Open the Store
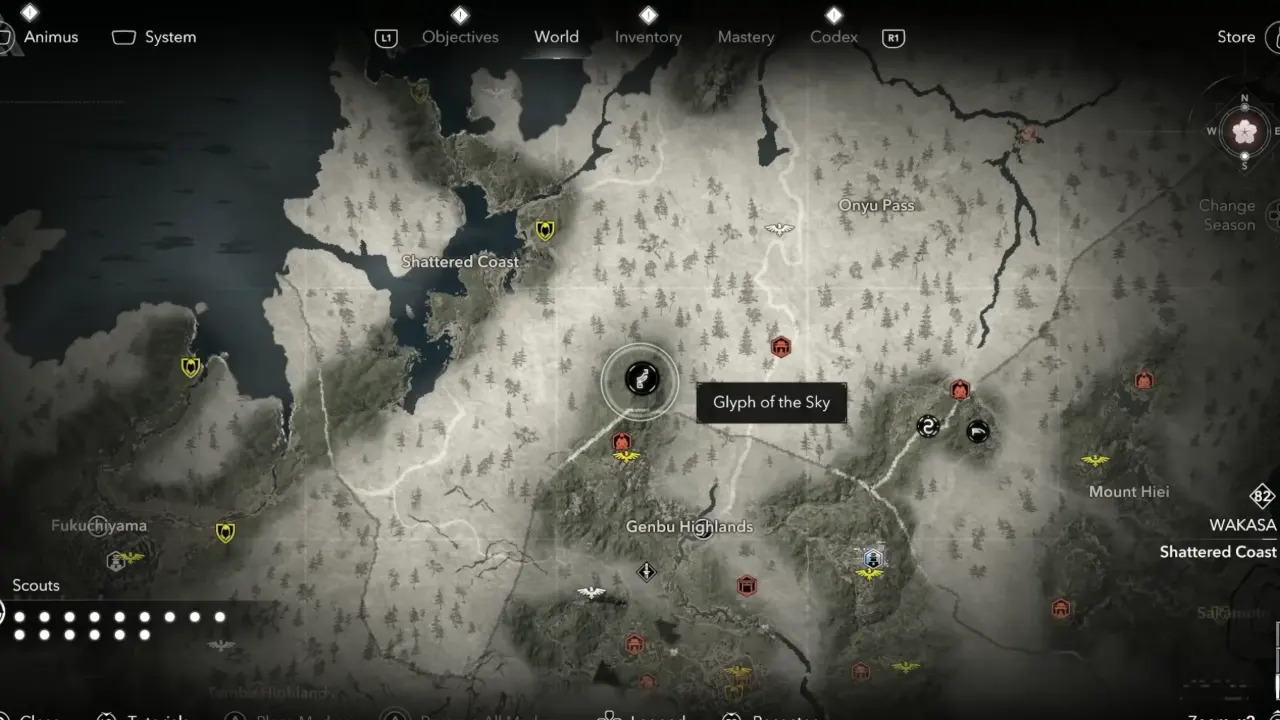The height and width of the screenshot is (720, 1280). tap(1236, 37)
